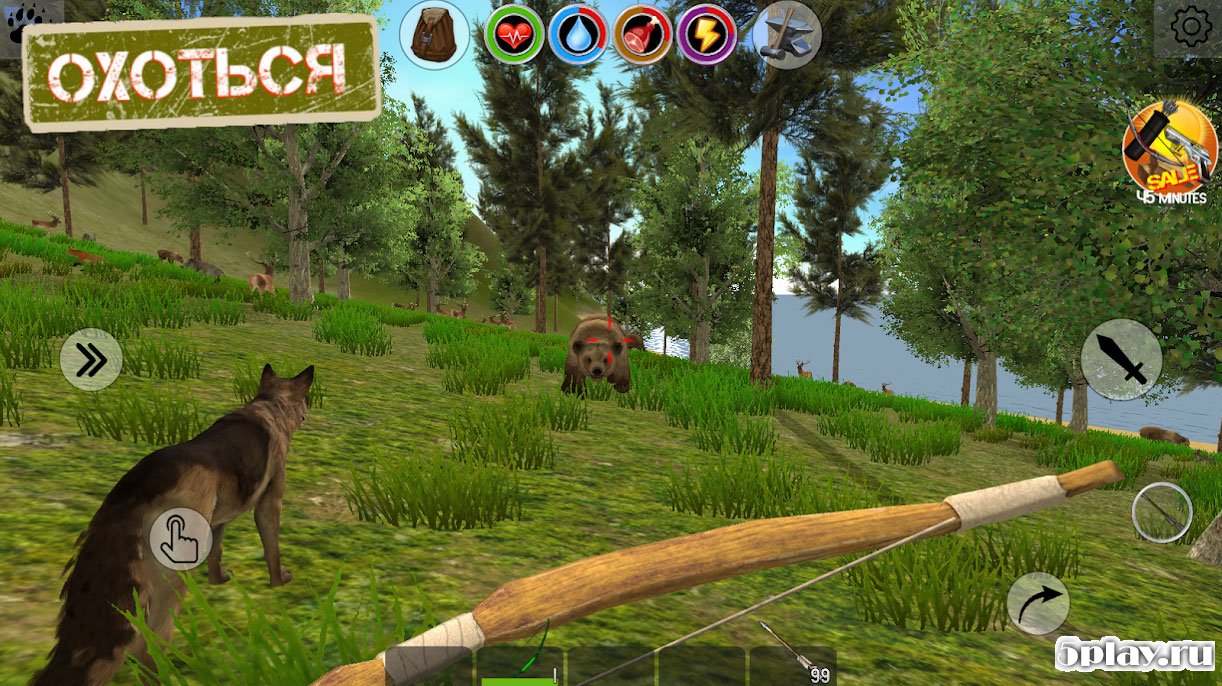The height and width of the screenshot is (686, 1222).
Task: Open the gear settings menu
Action: tap(1190, 27)
